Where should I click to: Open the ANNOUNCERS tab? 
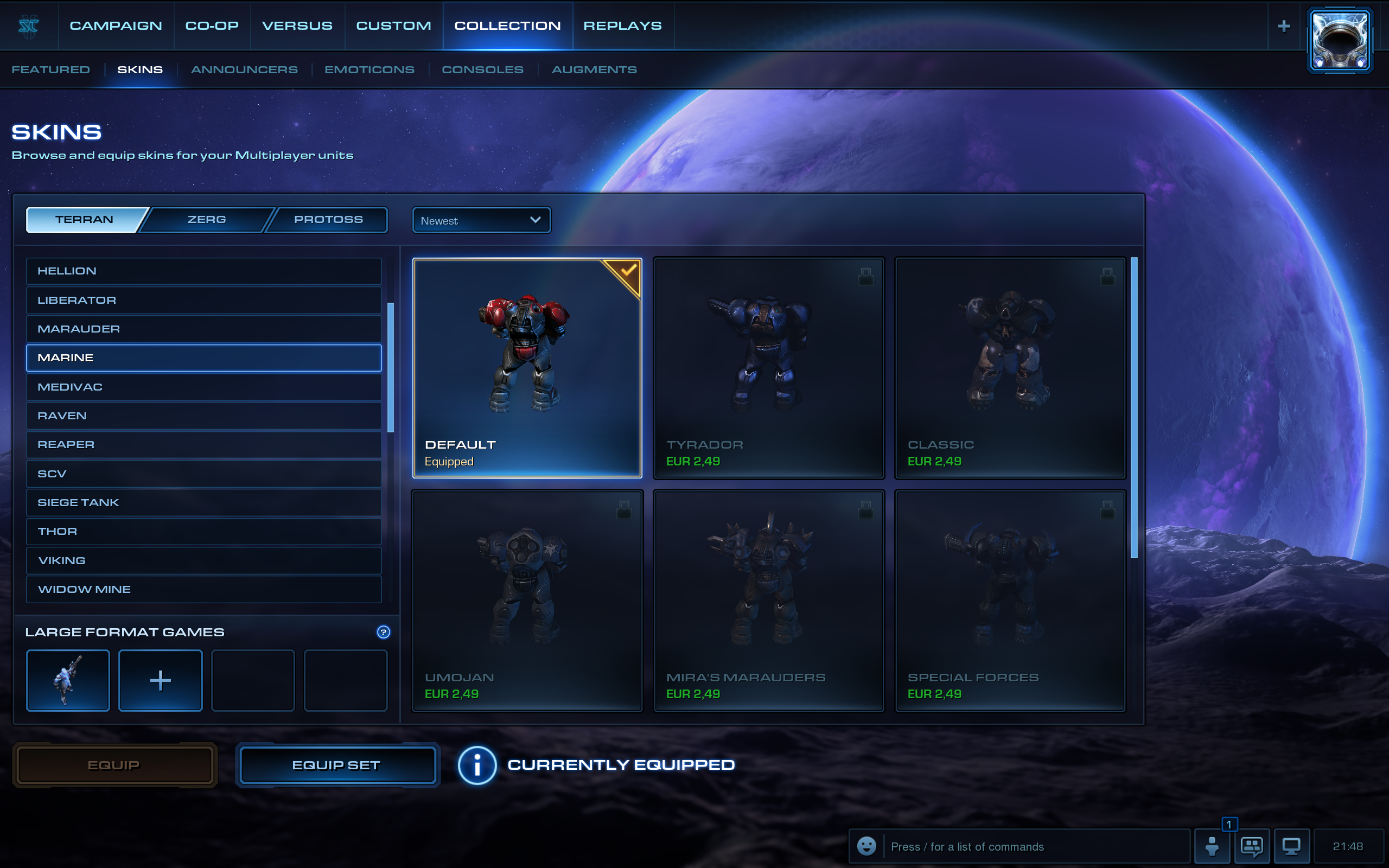coord(245,69)
